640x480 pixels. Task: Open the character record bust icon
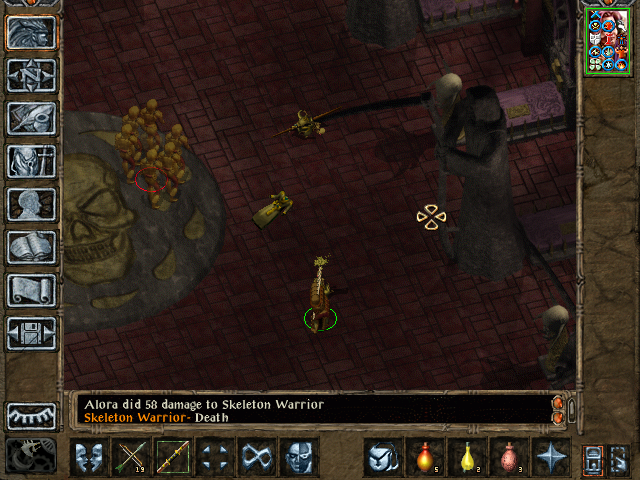point(32,204)
